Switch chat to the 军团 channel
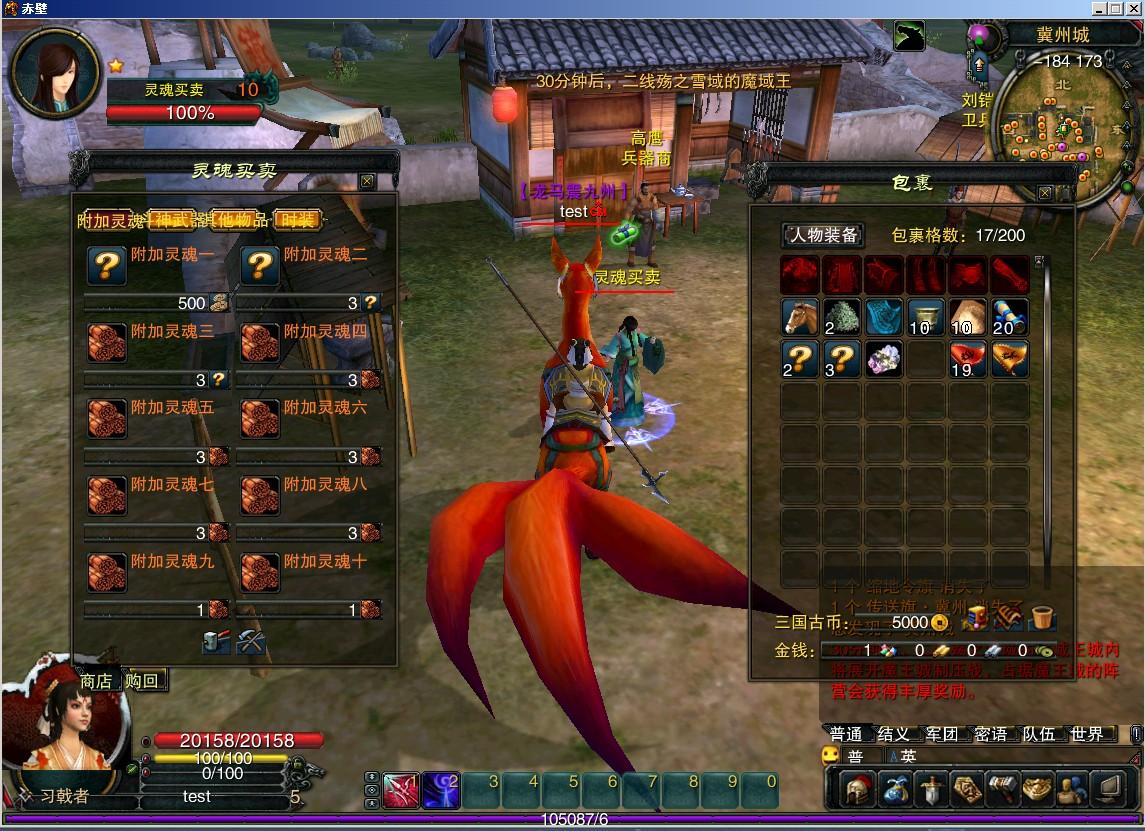 coord(942,734)
